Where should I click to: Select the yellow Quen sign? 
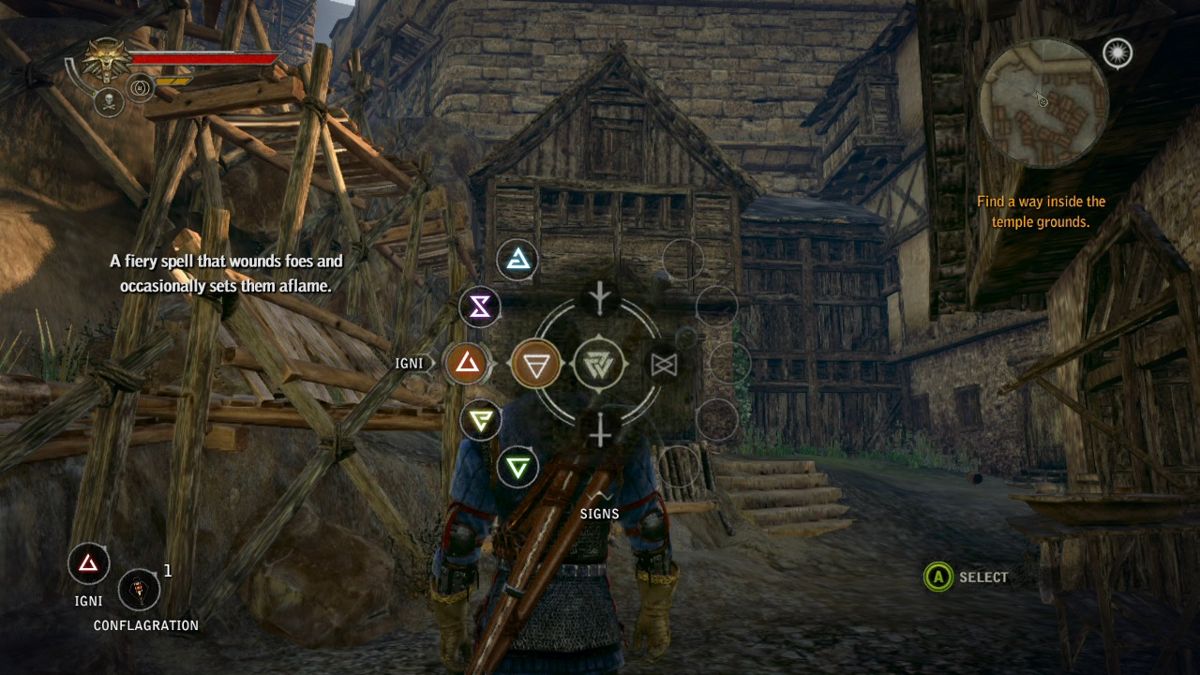coord(481,419)
